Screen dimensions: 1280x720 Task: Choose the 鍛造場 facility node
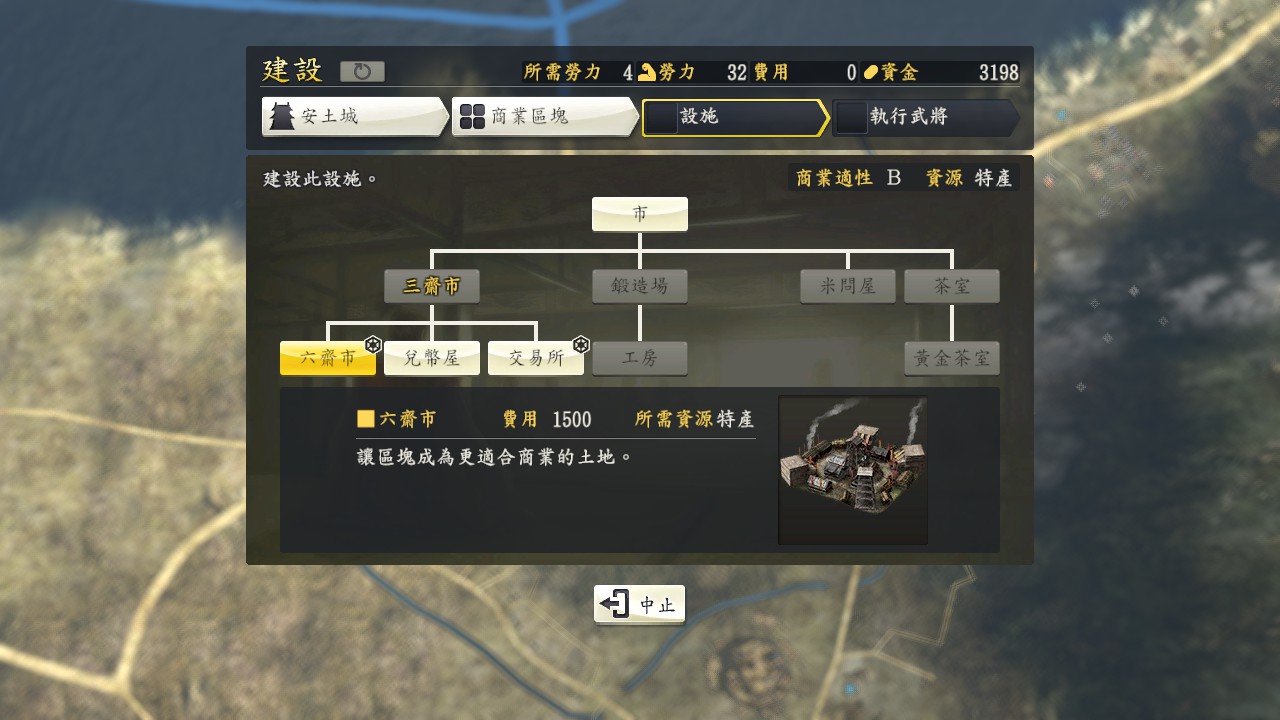click(639, 286)
